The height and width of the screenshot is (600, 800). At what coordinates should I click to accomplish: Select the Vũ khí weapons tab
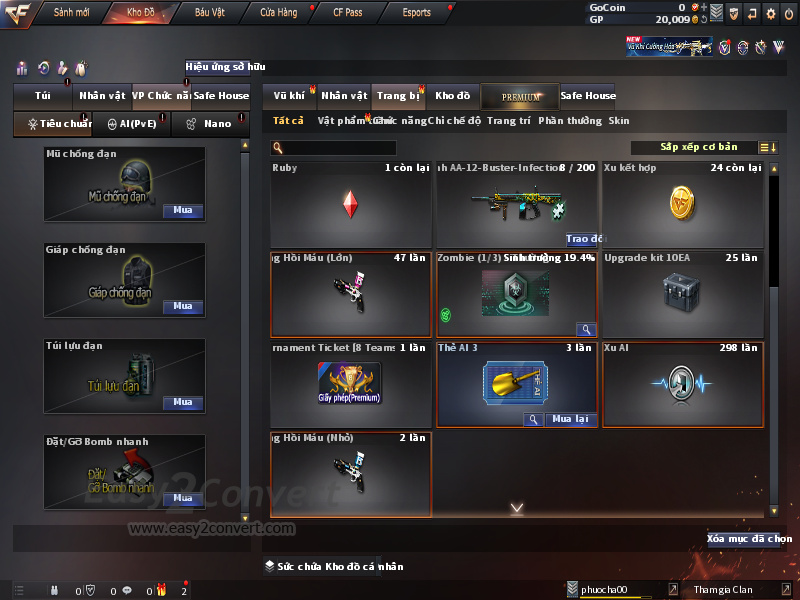pyautogui.click(x=289, y=96)
